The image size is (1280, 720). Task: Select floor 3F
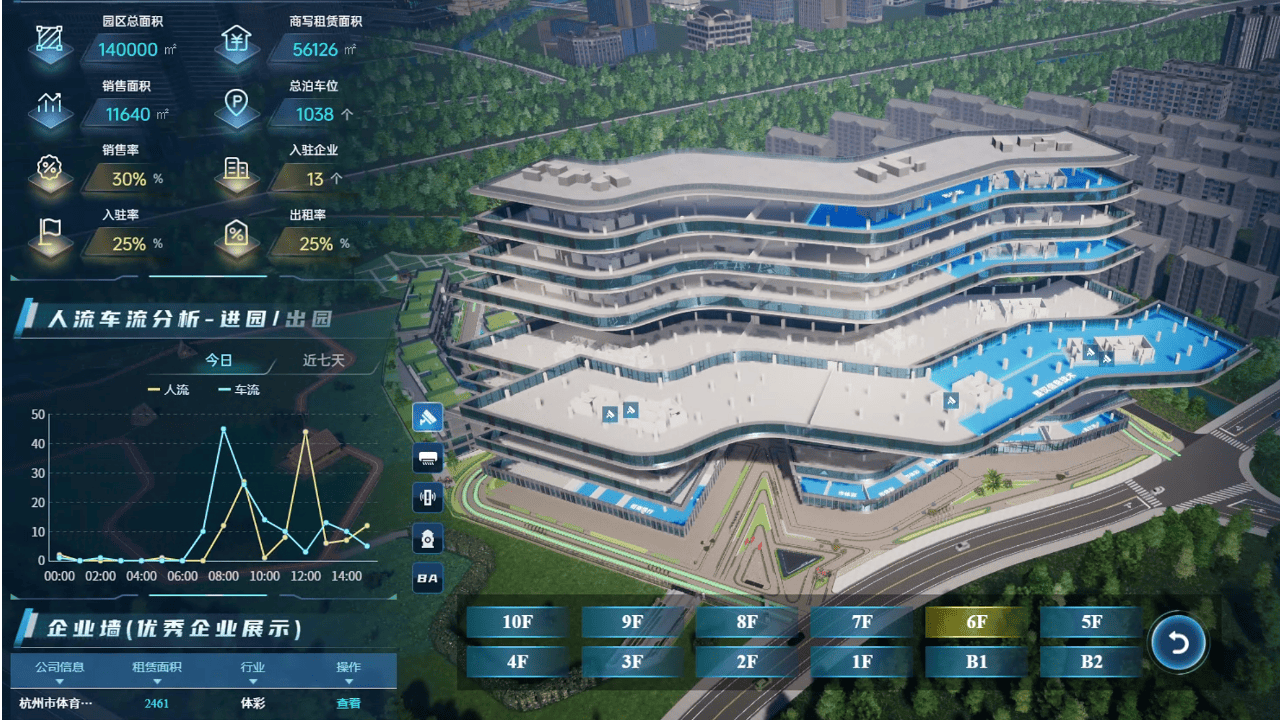coord(632,661)
